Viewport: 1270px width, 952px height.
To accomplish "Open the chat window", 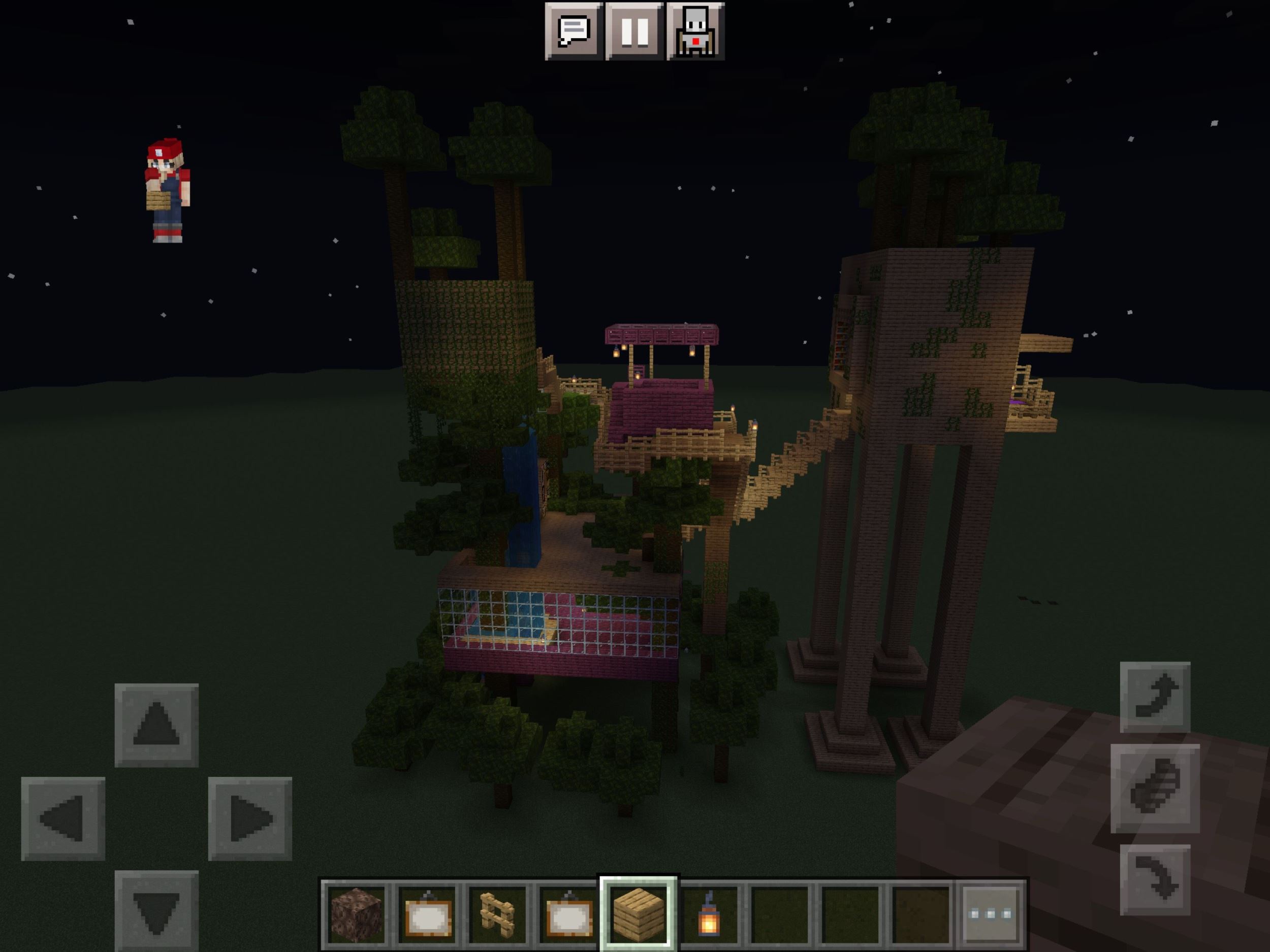I will 574,31.
